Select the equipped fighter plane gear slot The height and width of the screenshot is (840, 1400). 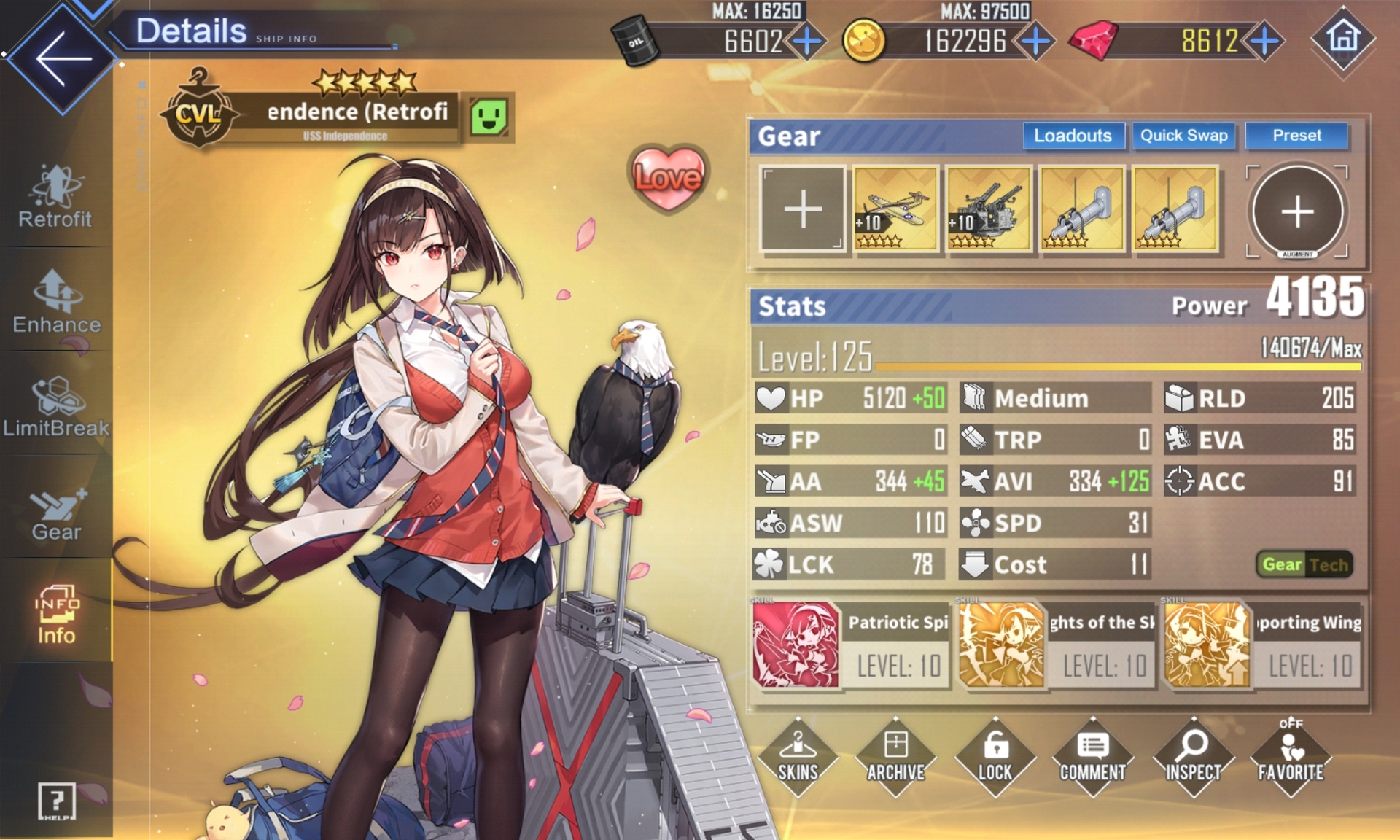895,209
